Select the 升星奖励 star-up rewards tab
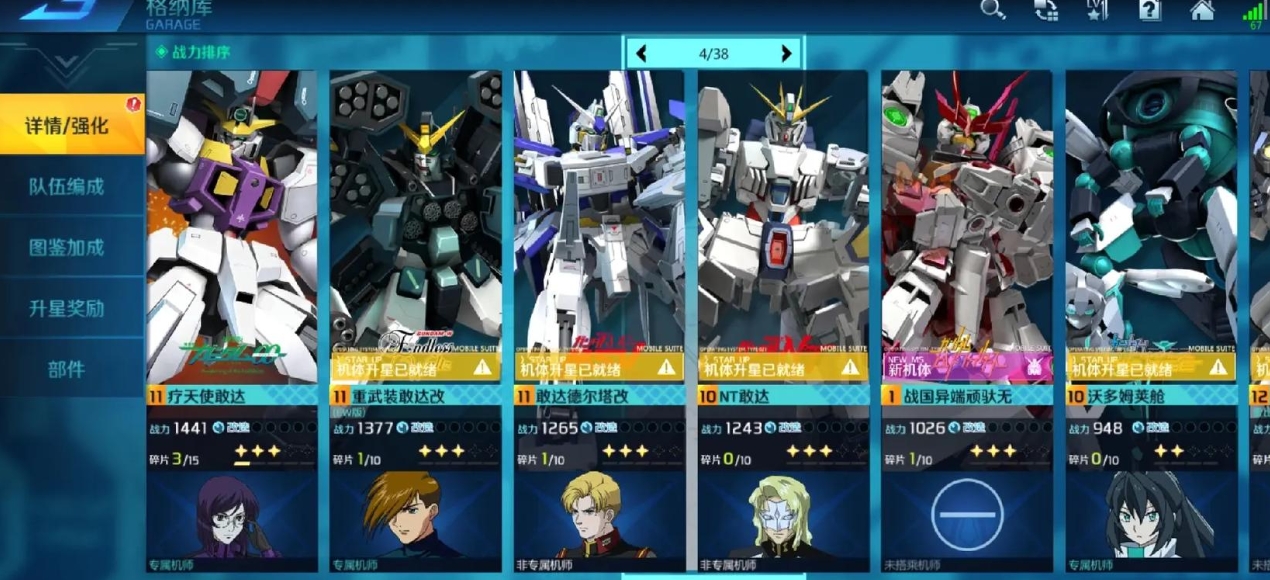The height and width of the screenshot is (580, 1270). [66, 309]
